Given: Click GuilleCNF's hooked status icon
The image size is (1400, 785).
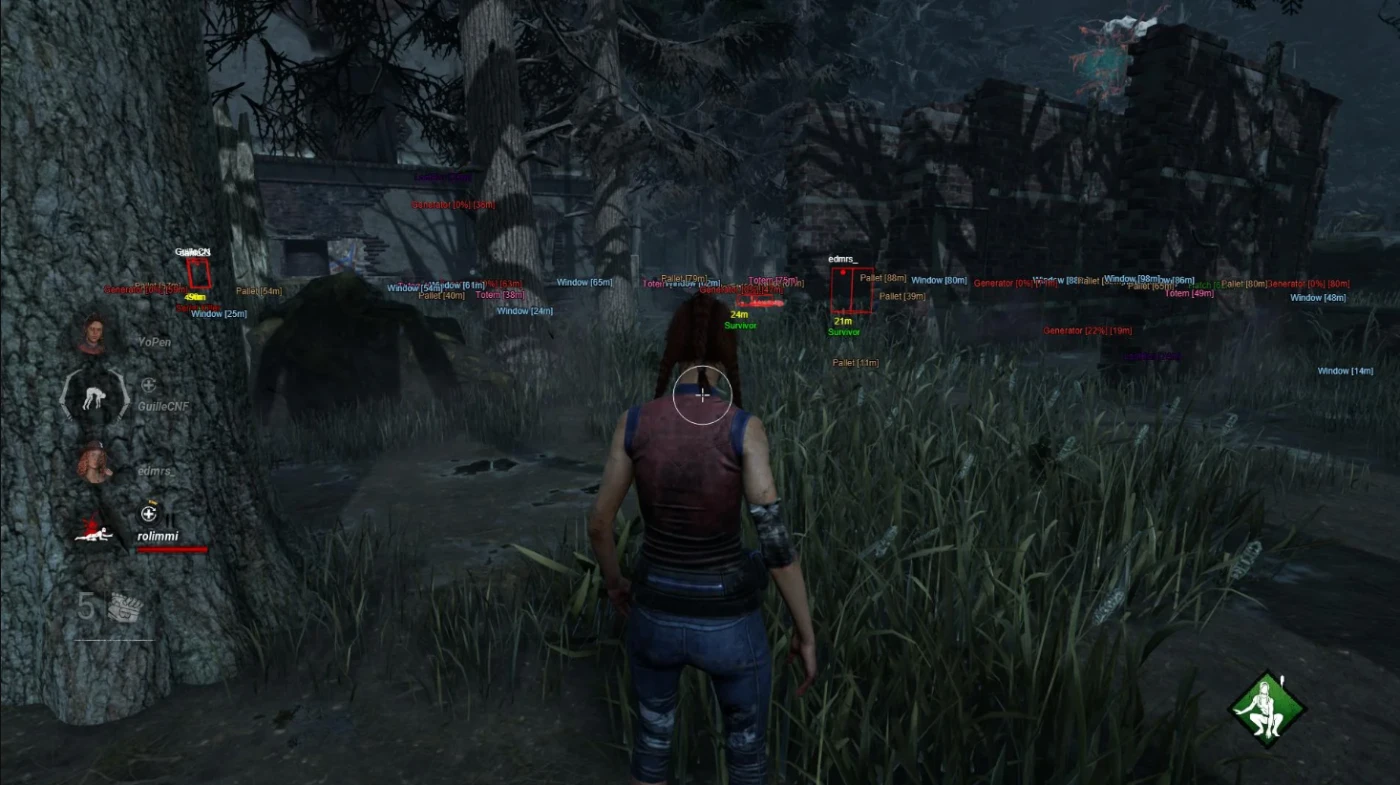Looking at the screenshot, I should tap(94, 395).
